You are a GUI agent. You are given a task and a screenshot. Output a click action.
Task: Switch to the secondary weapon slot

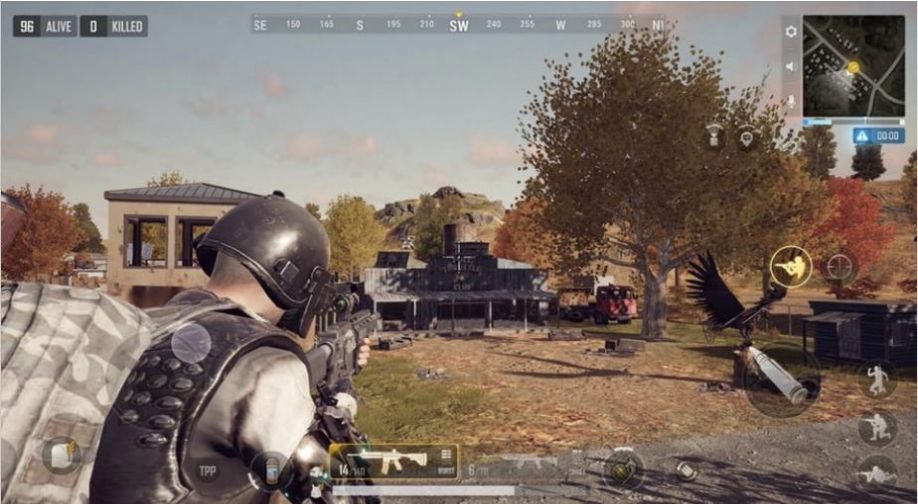[x=529, y=463]
